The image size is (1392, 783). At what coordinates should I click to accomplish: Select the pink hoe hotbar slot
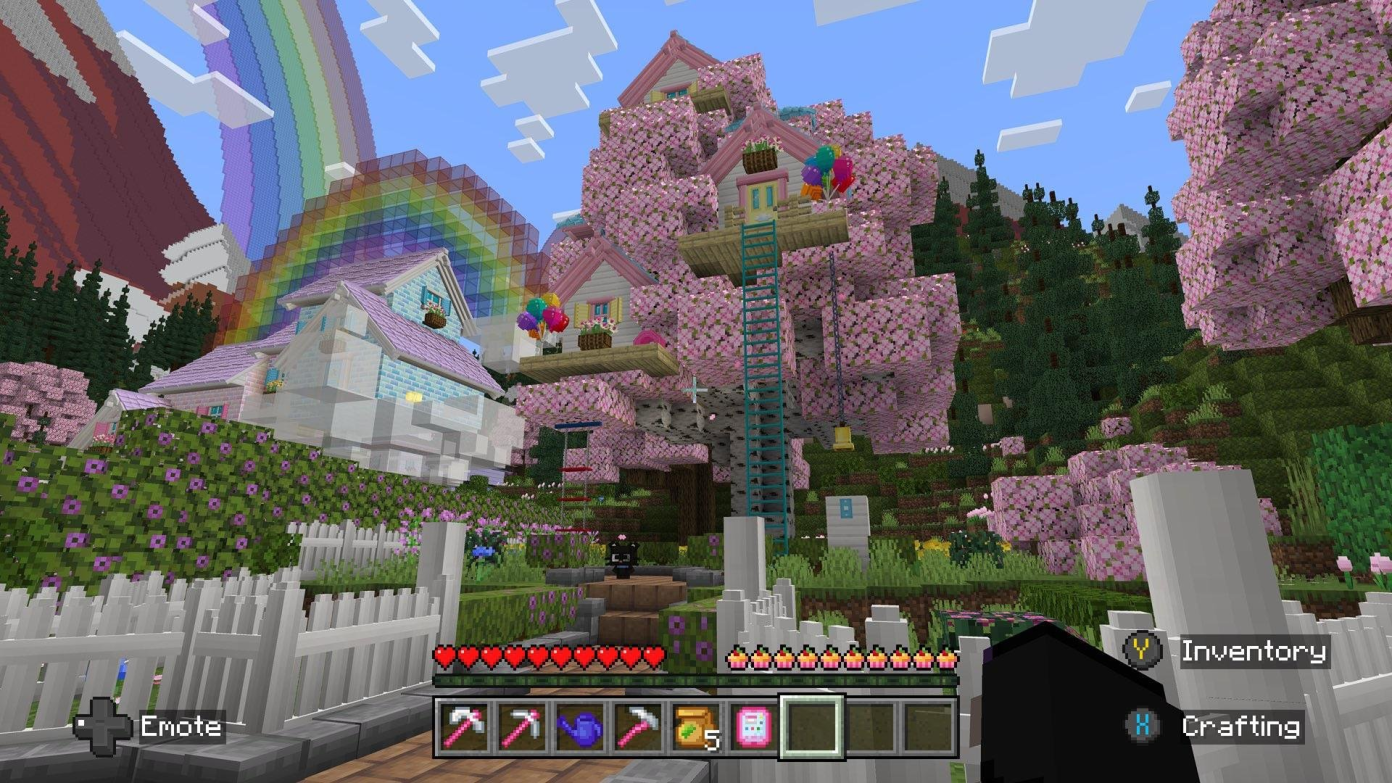coord(637,727)
